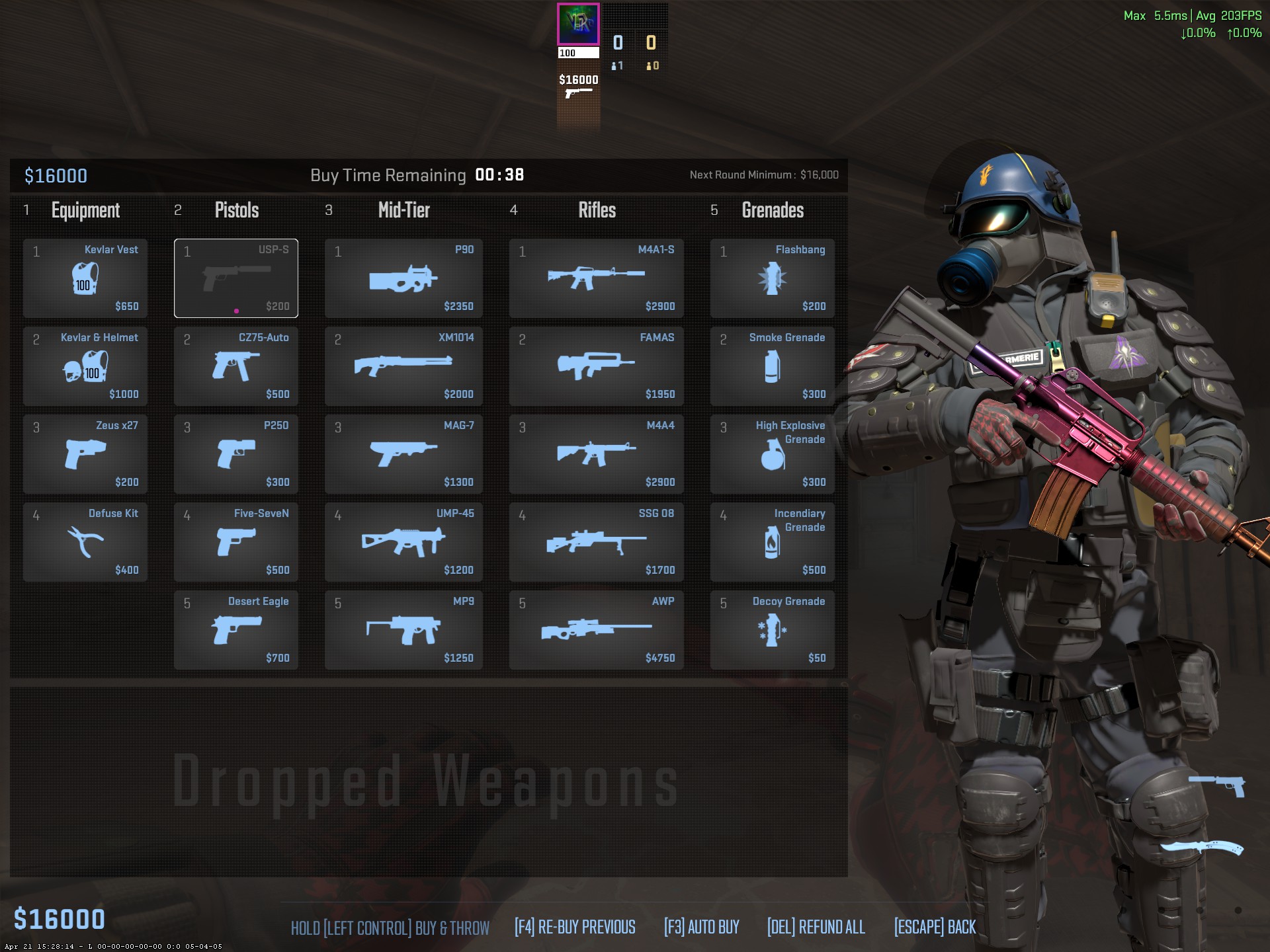This screenshot has width=1270, height=952.
Task: Buy the Kevlar Vest
Action: (x=85, y=278)
